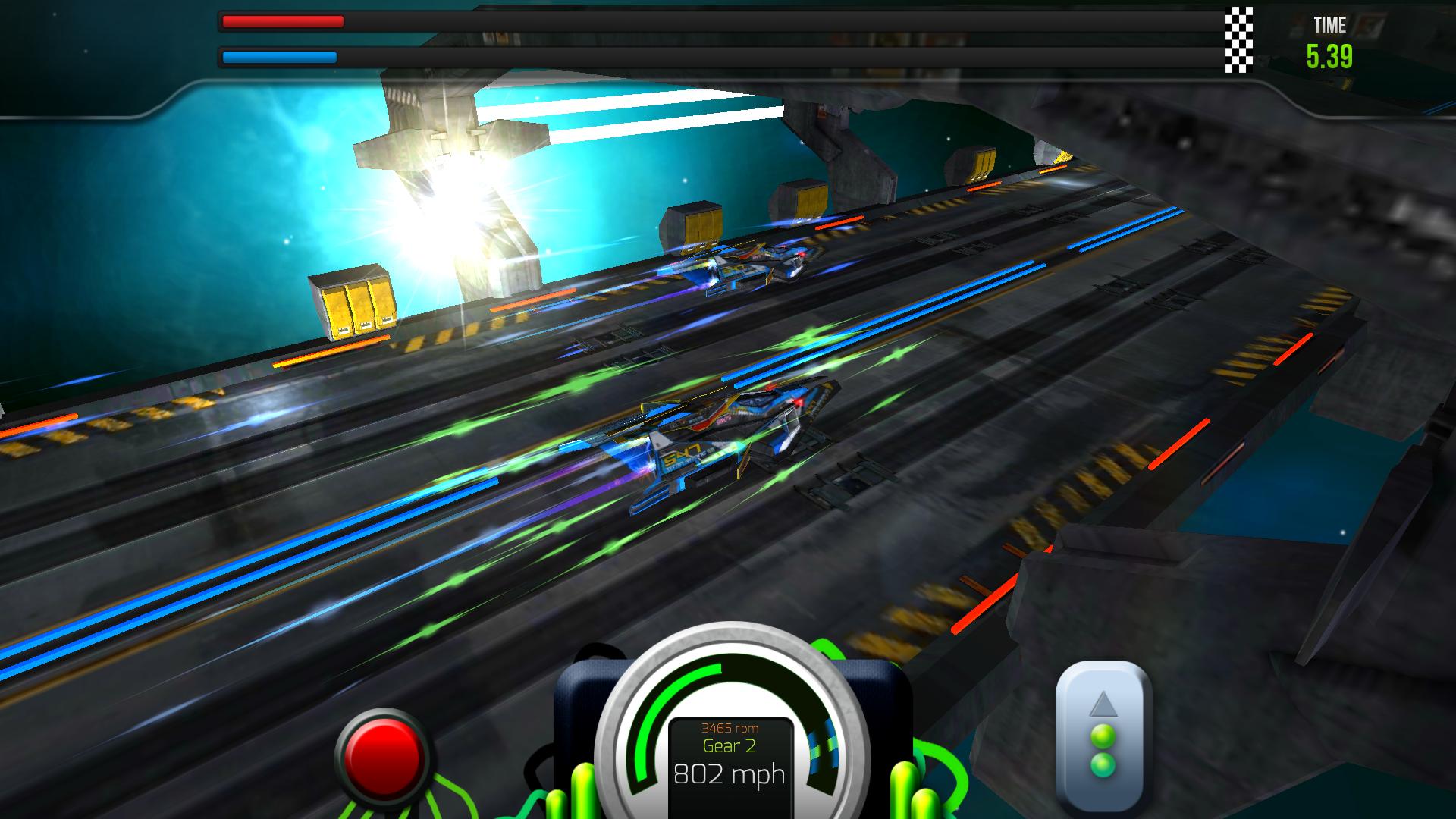The width and height of the screenshot is (1456, 819).
Task: Click the red opponent health bar
Action: click(281, 22)
